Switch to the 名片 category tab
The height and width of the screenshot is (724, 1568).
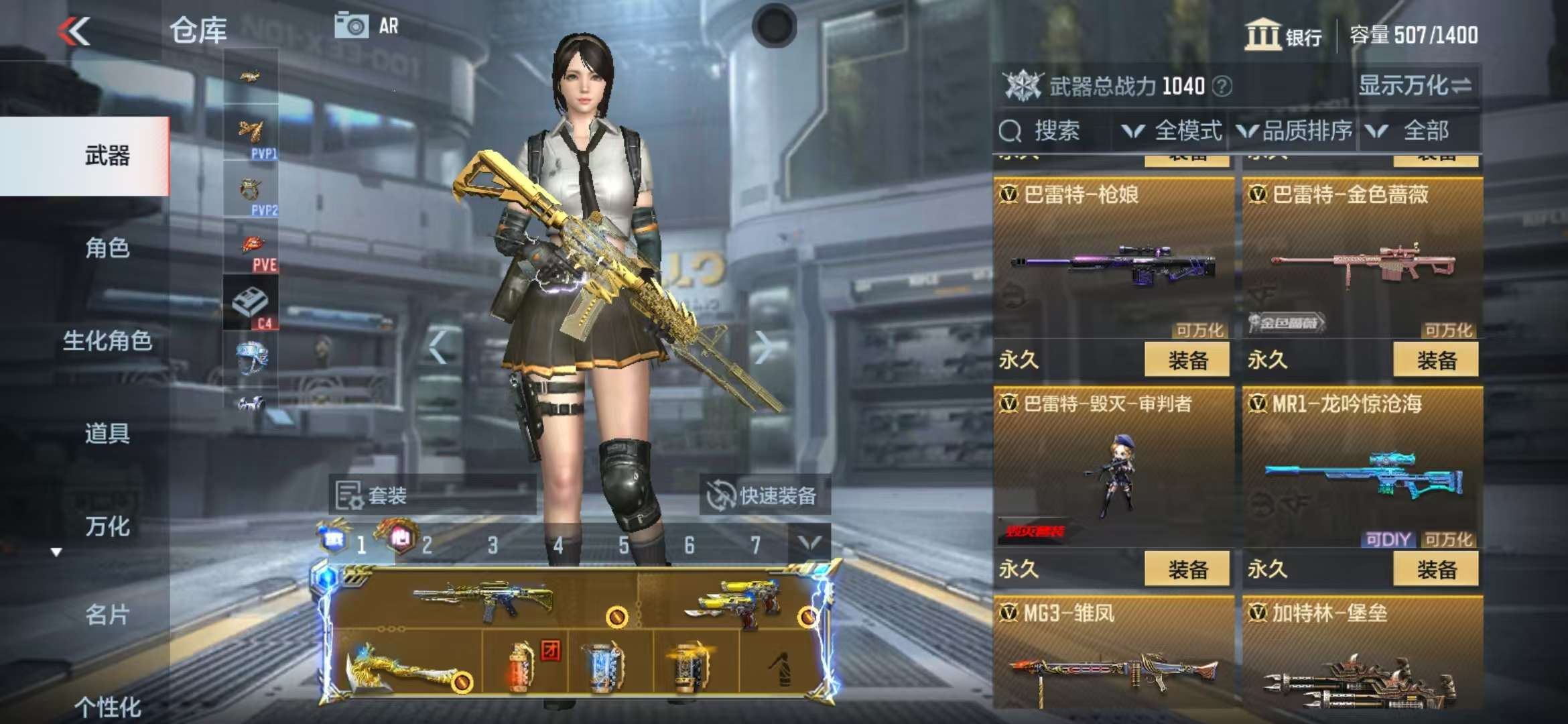coord(107,615)
